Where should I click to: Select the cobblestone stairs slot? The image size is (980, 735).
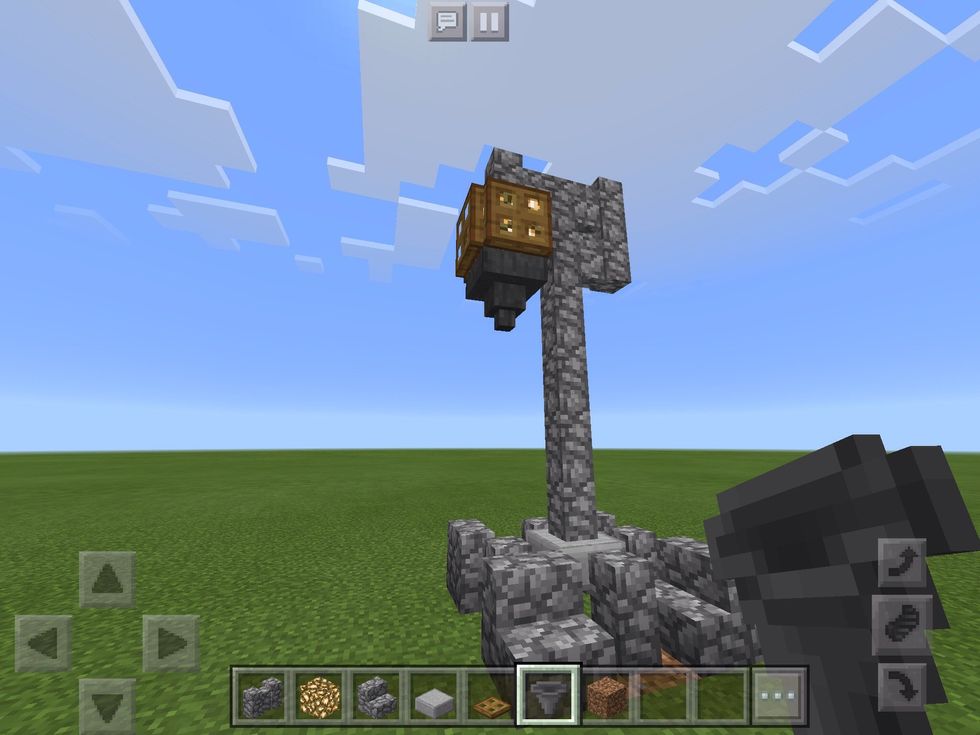(376, 696)
